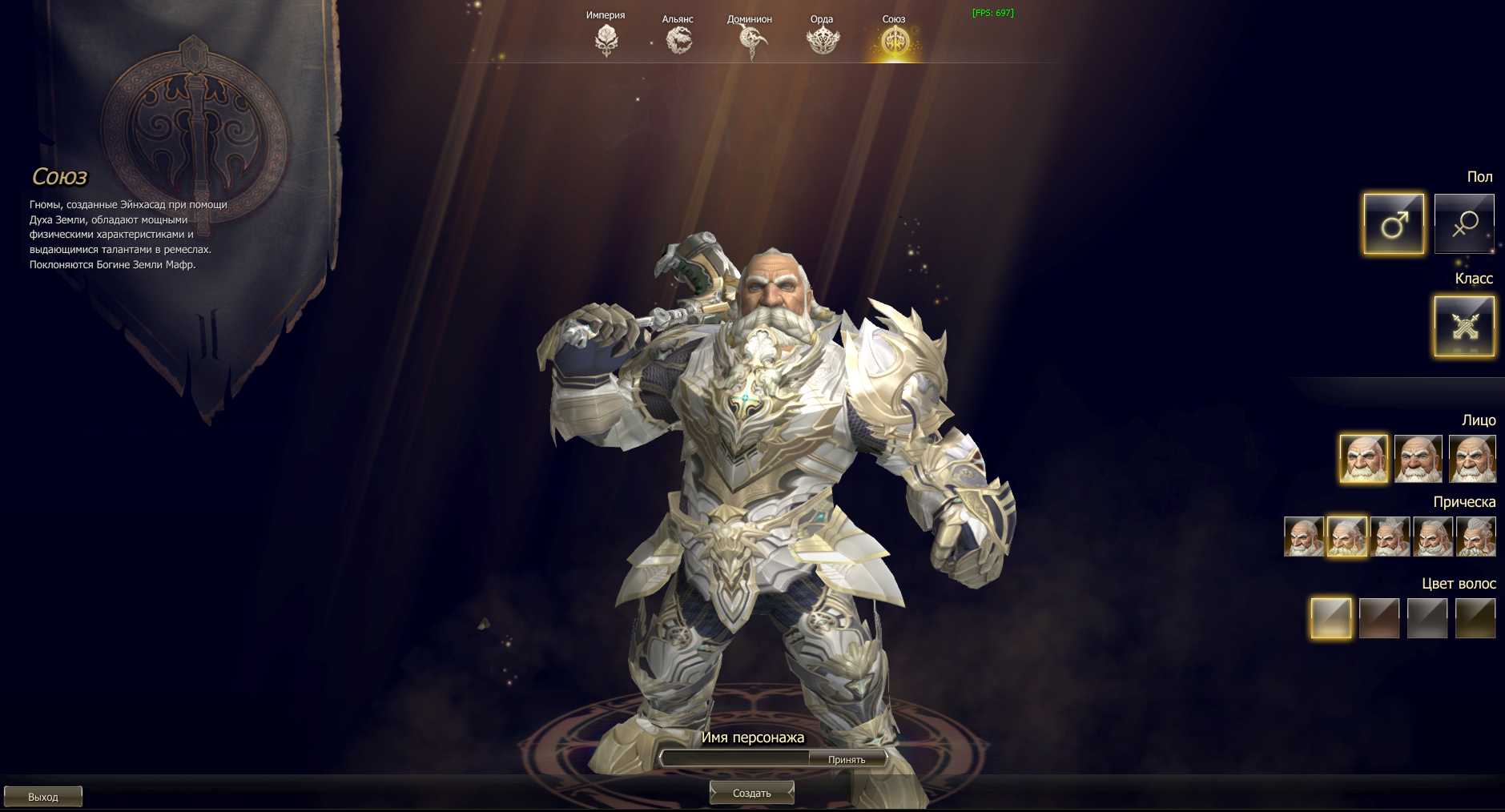1505x812 pixels.
Task: Select the gray hair color swatch
Action: (x=1427, y=618)
